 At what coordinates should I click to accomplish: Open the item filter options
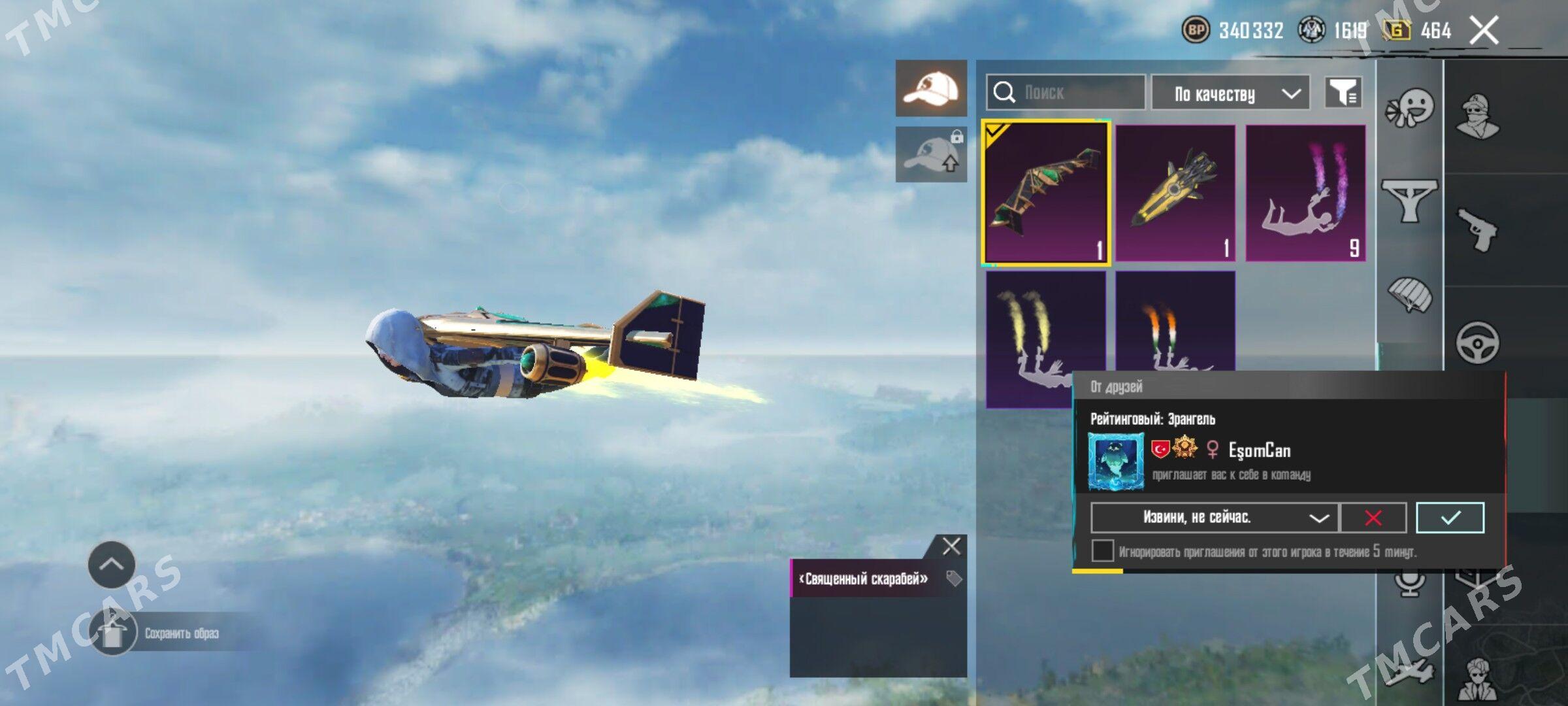tap(1343, 93)
